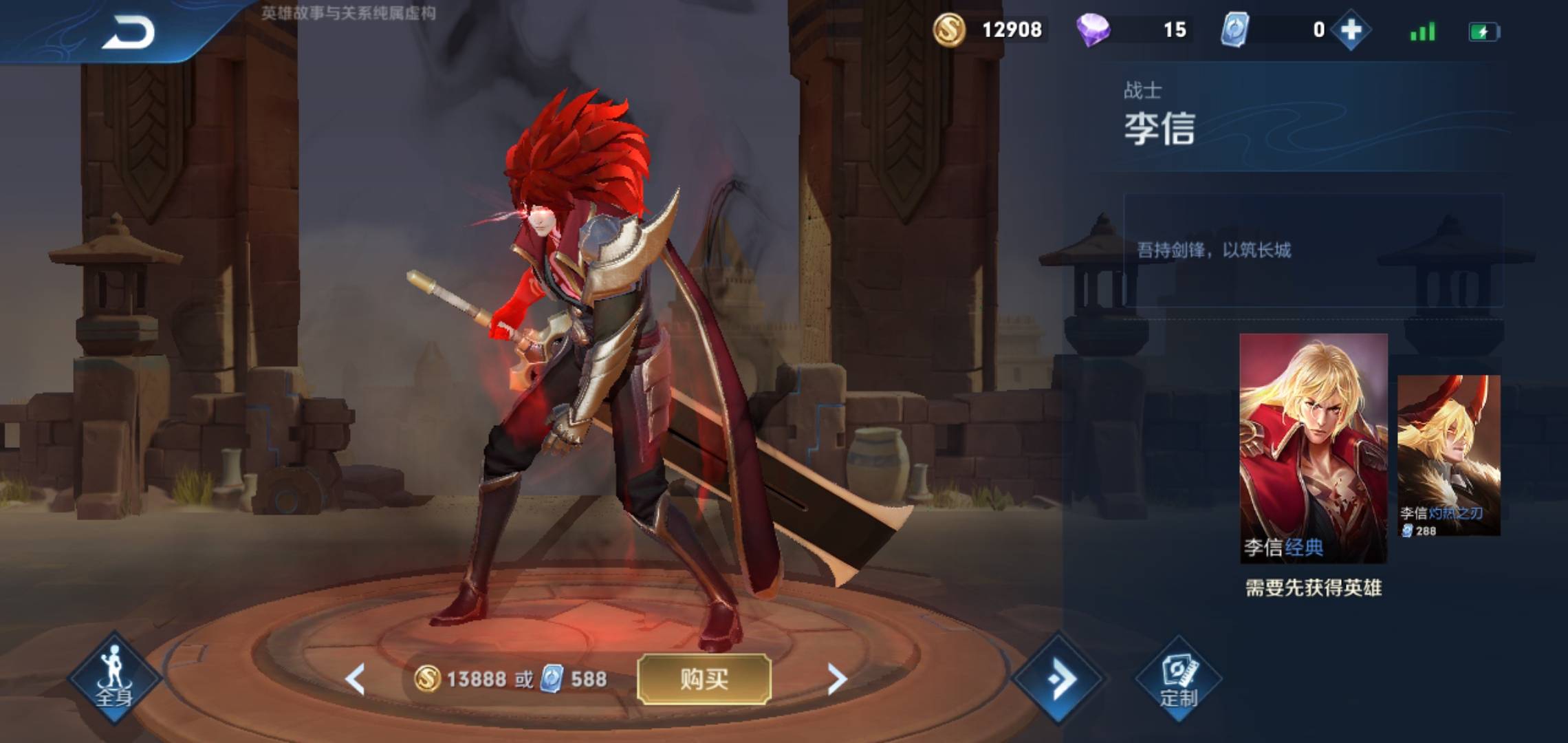Open the 定制 customization menu
The height and width of the screenshot is (743, 1568).
[x=1179, y=680]
